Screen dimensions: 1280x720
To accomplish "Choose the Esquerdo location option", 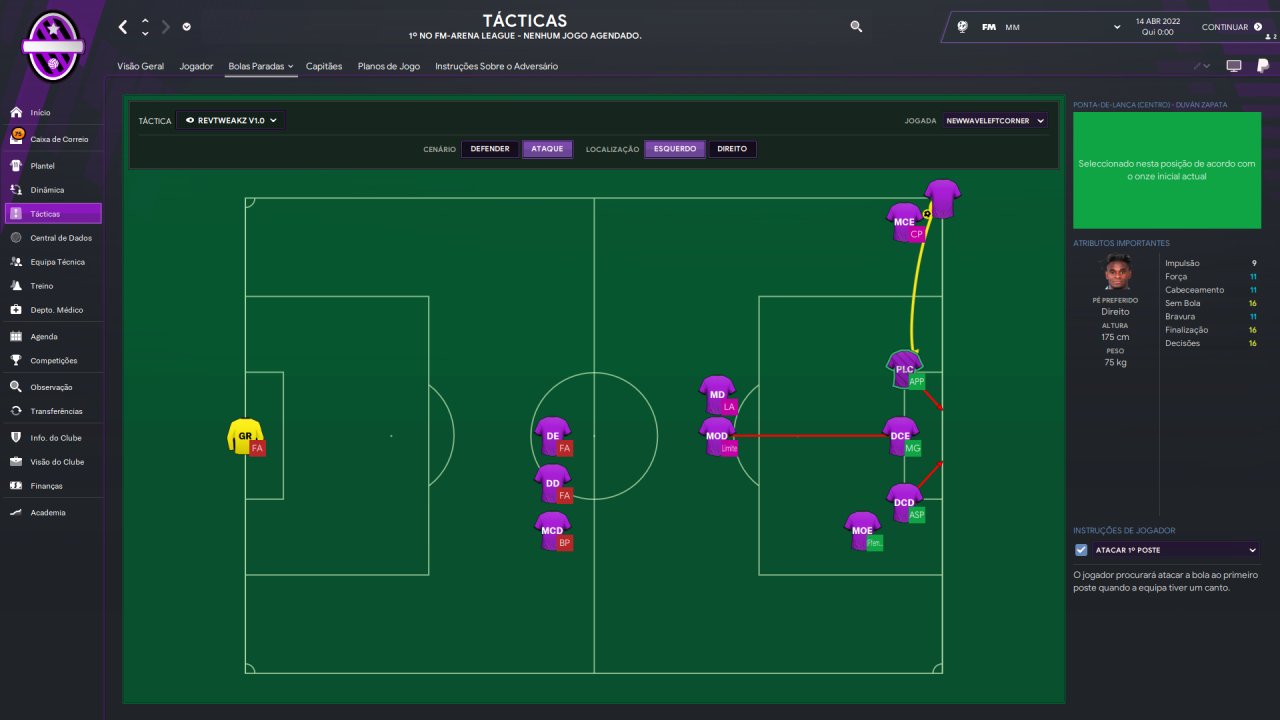I will click(x=675, y=149).
